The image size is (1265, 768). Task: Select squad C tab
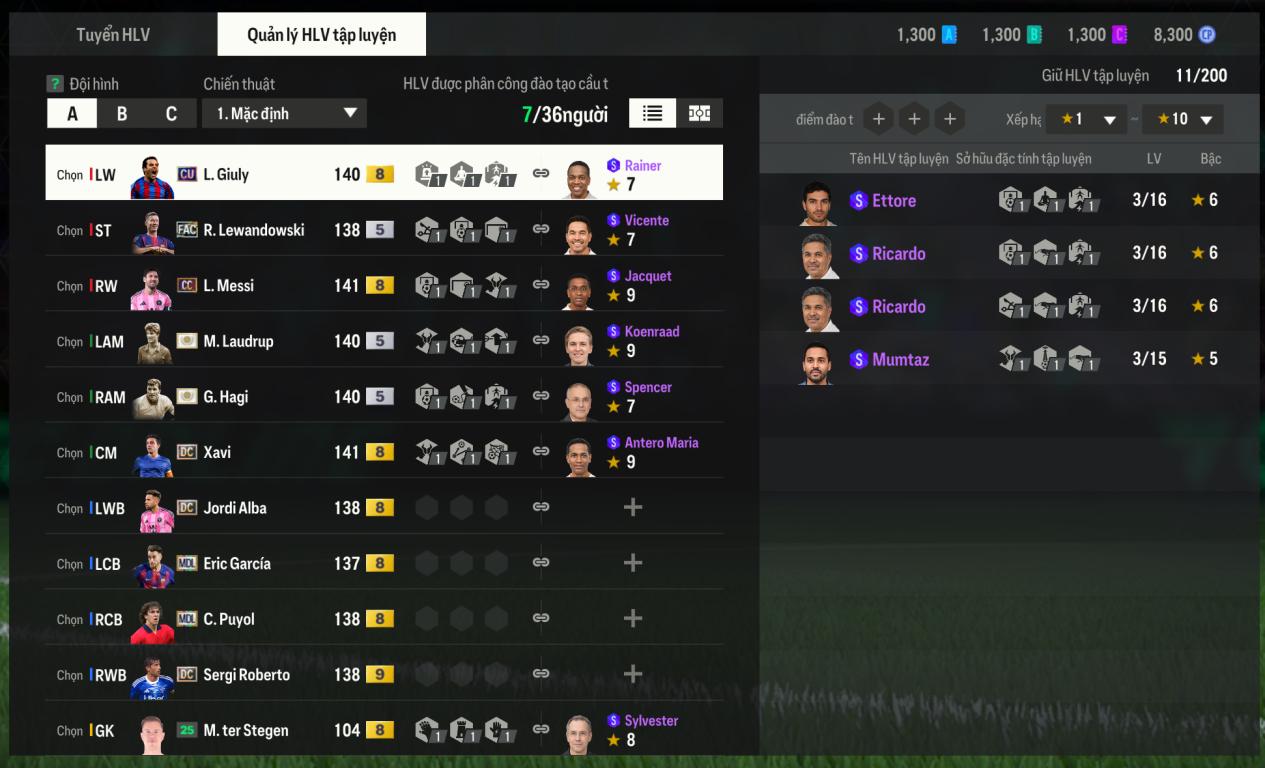click(171, 114)
